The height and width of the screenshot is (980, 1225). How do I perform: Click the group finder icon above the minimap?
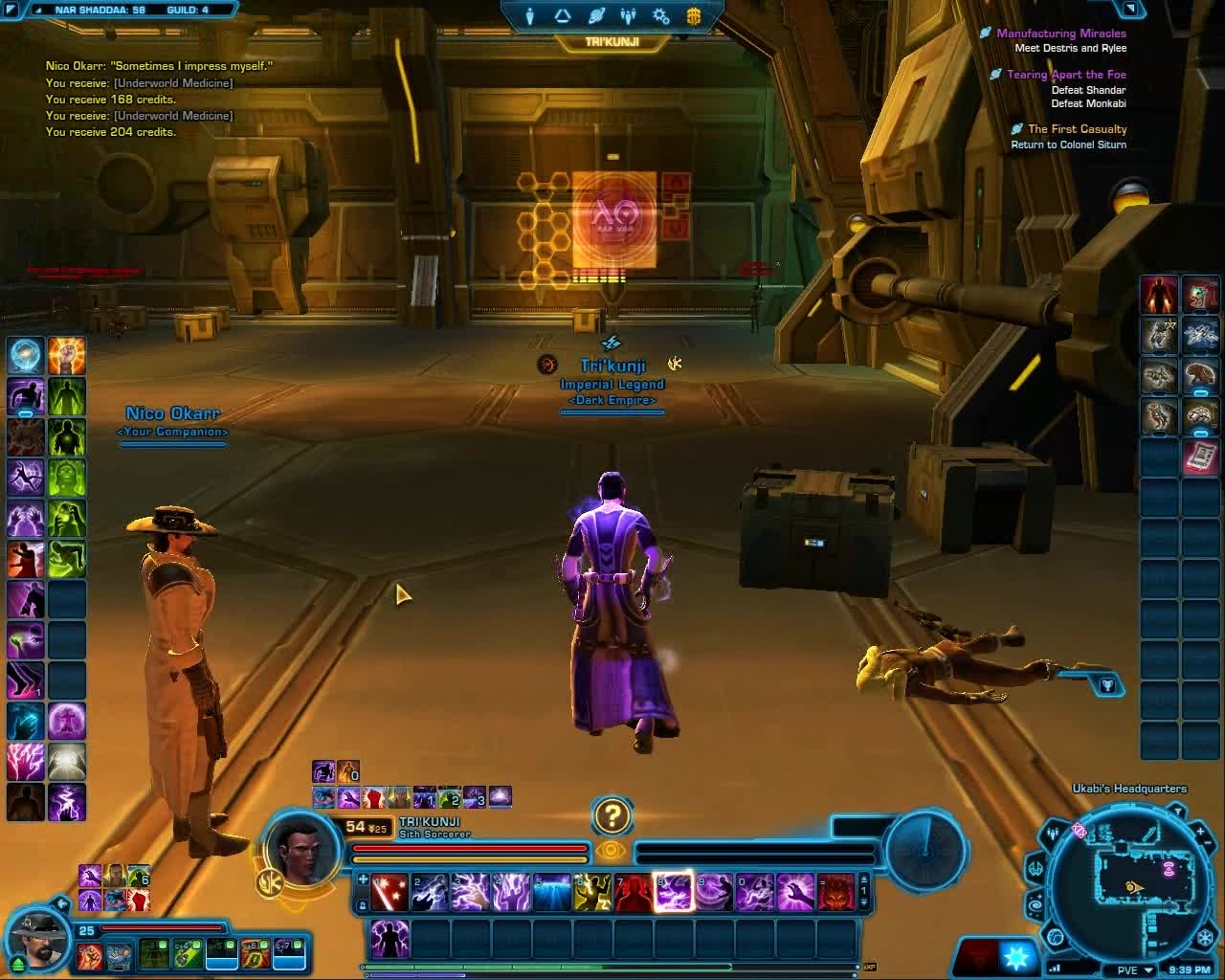tap(1053, 834)
